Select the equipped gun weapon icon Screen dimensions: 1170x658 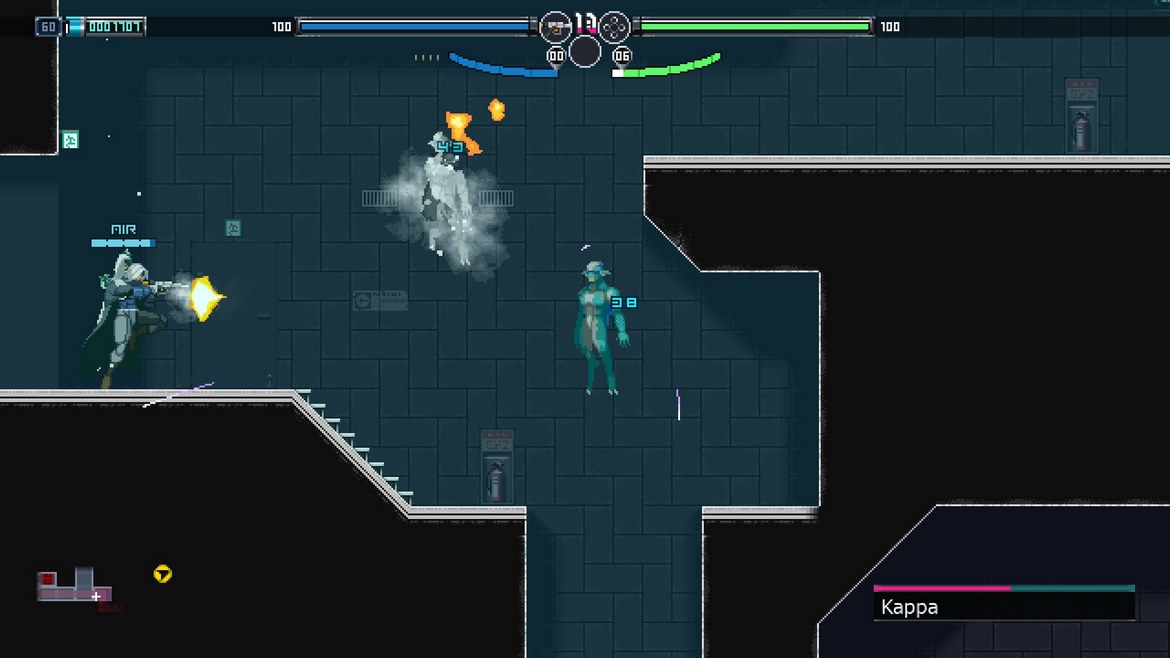click(555, 26)
